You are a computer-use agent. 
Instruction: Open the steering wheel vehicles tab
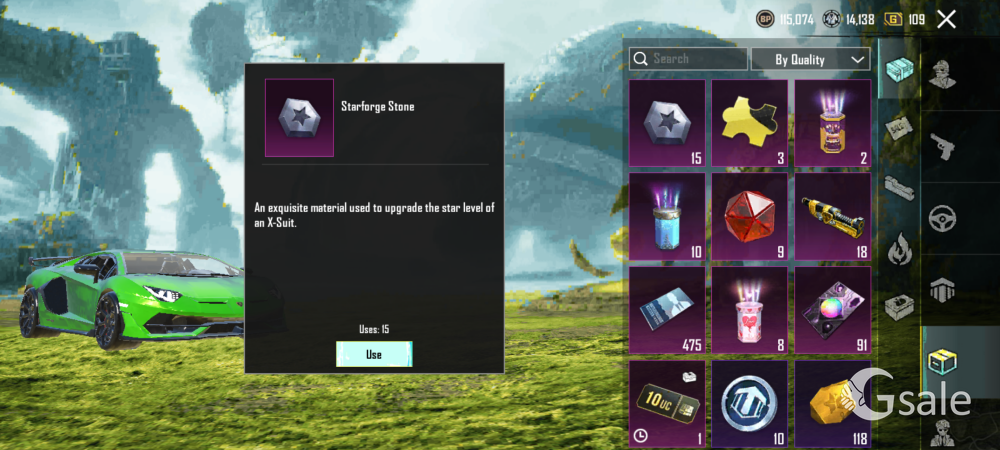[940, 220]
